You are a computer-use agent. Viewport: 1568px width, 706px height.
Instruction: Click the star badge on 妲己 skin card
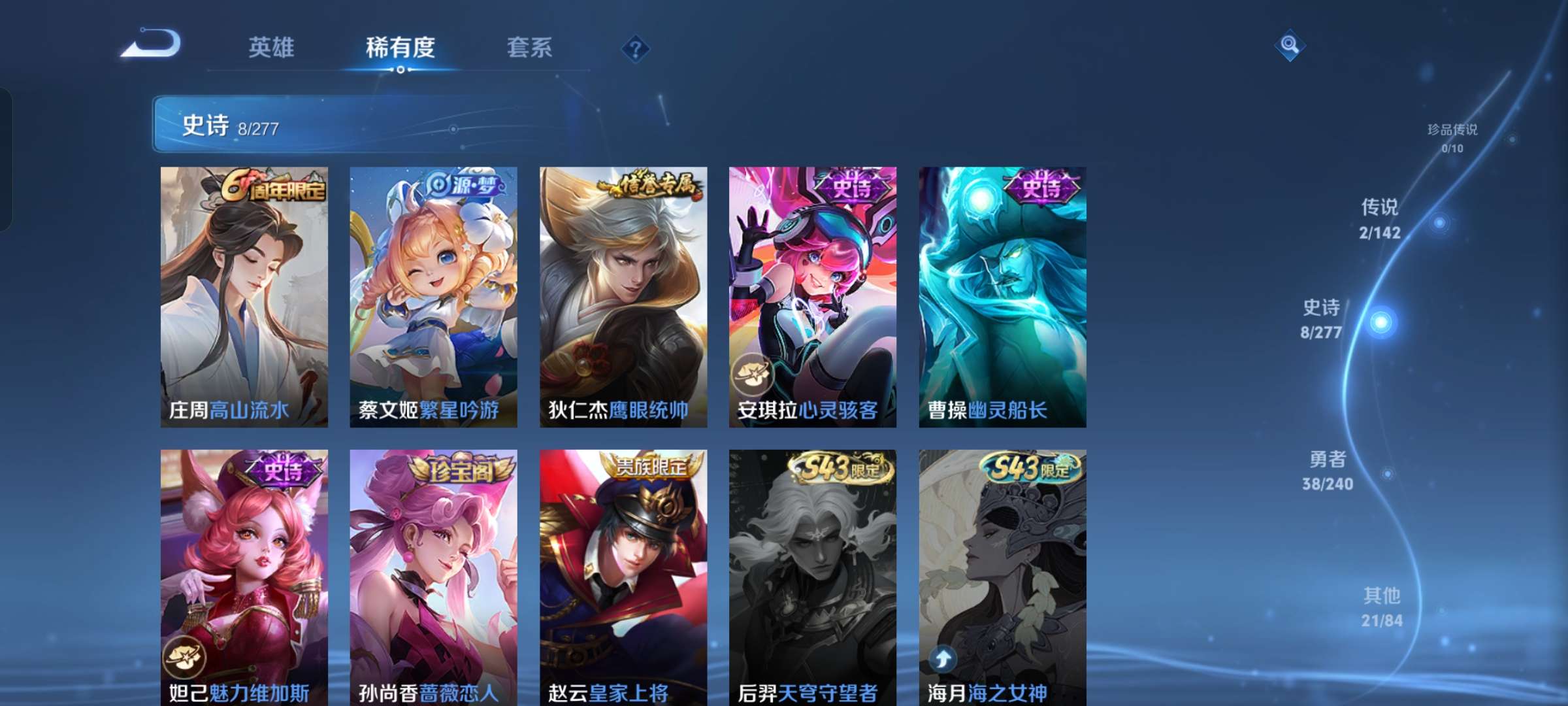tap(188, 656)
